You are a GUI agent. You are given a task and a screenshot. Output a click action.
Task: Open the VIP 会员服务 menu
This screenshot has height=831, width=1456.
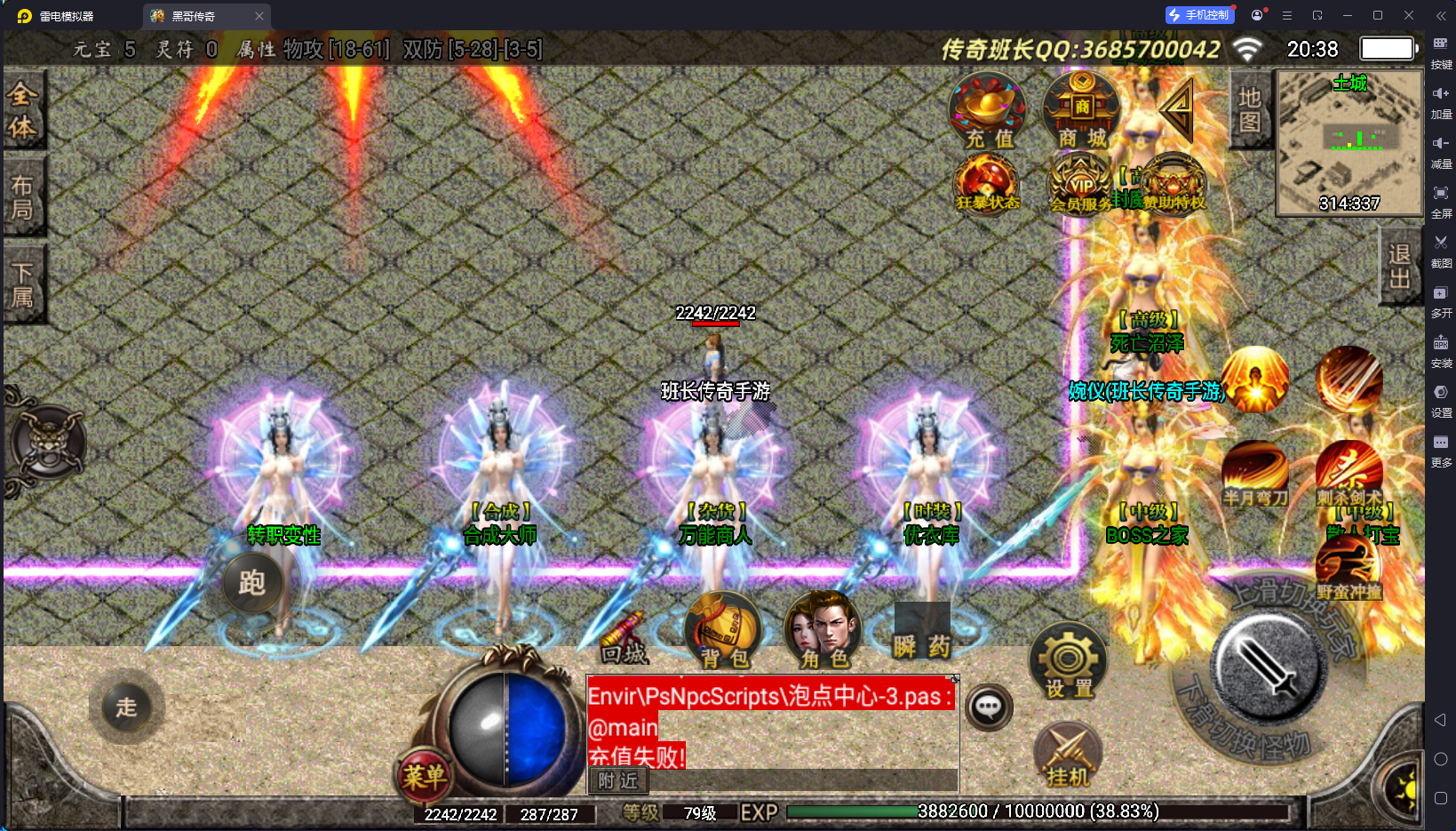click(1080, 184)
